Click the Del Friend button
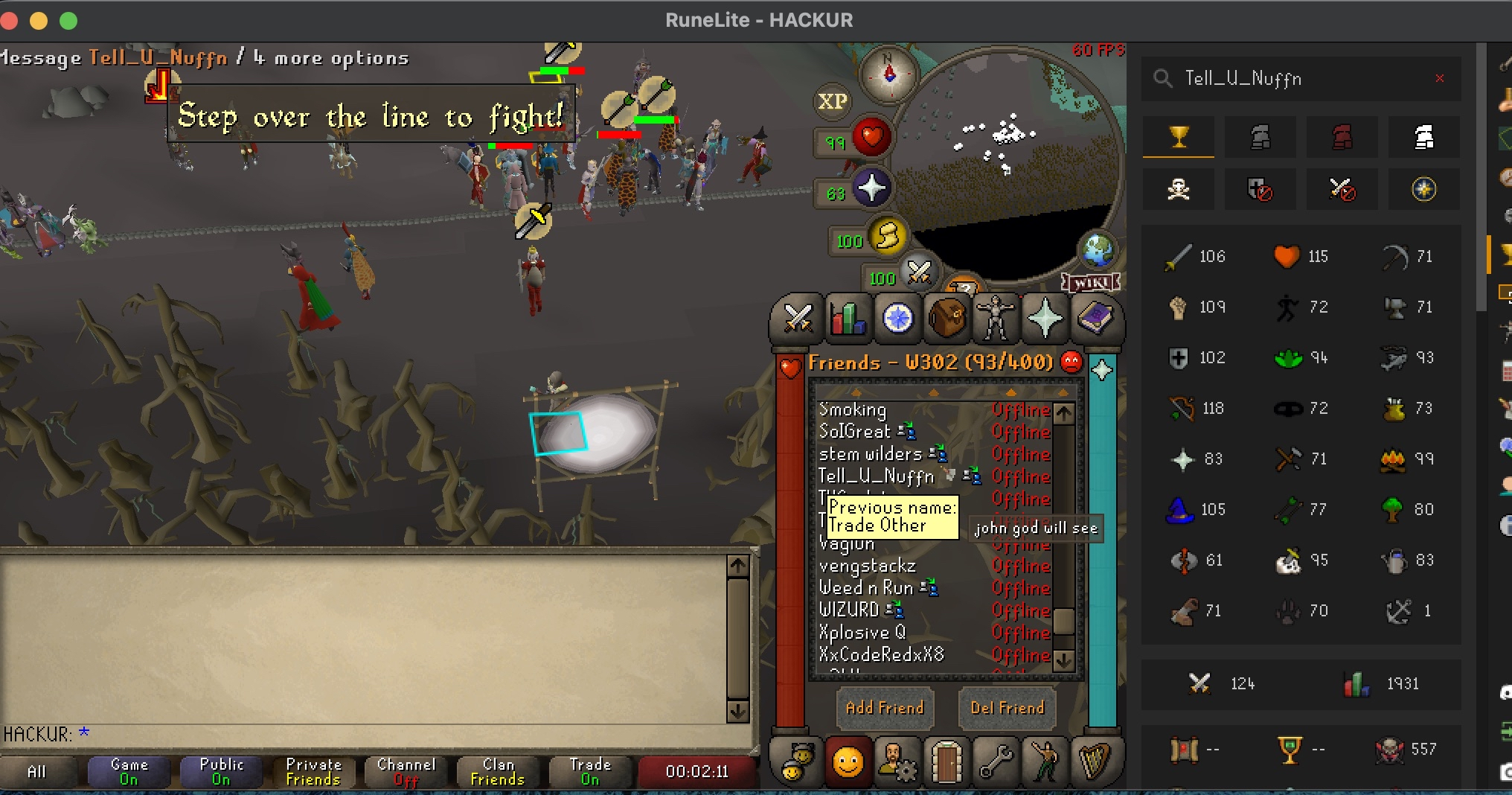The image size is (1512, 795). point(1007,708)
